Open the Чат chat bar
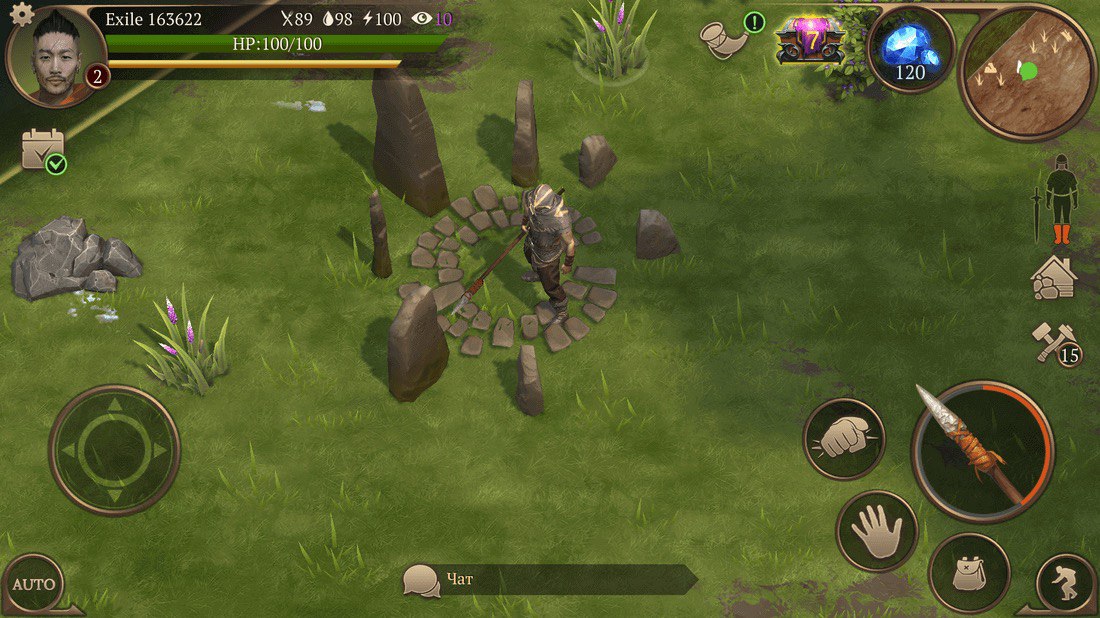The image size is (1100, 618). tap(548, 580)
